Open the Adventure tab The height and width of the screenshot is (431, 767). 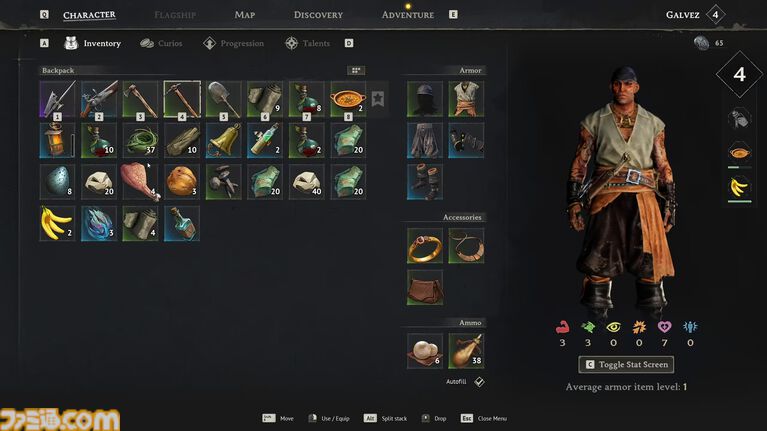[408, 15]
